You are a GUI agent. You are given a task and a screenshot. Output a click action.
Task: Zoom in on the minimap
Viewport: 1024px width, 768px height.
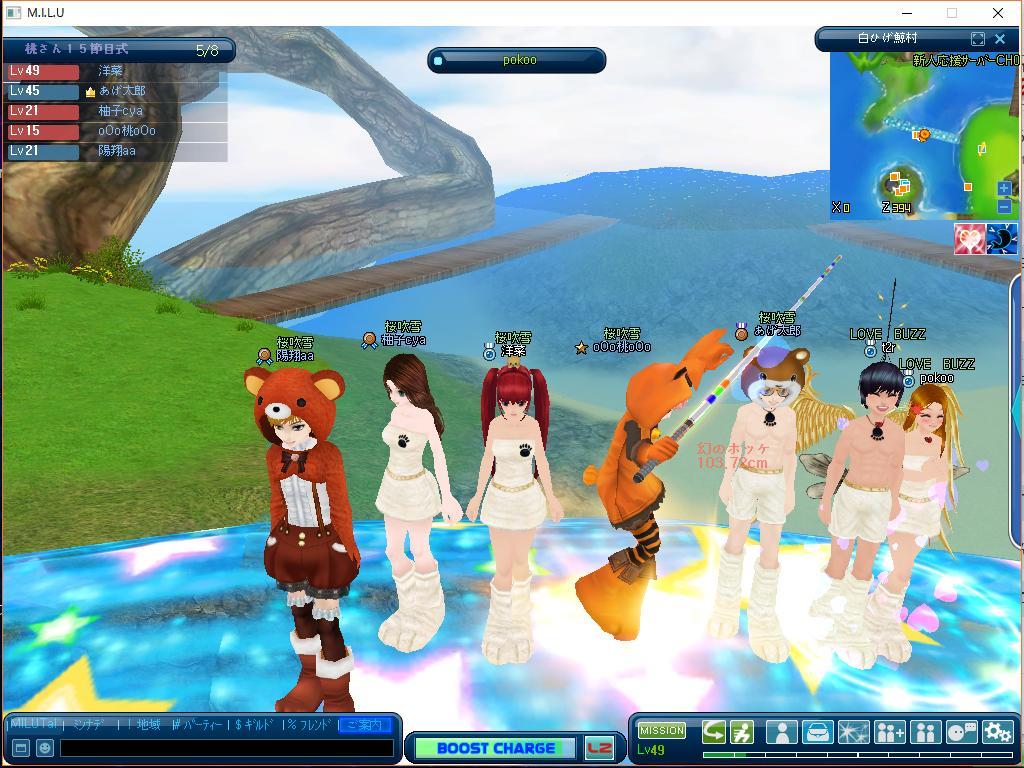(1004, 188)
